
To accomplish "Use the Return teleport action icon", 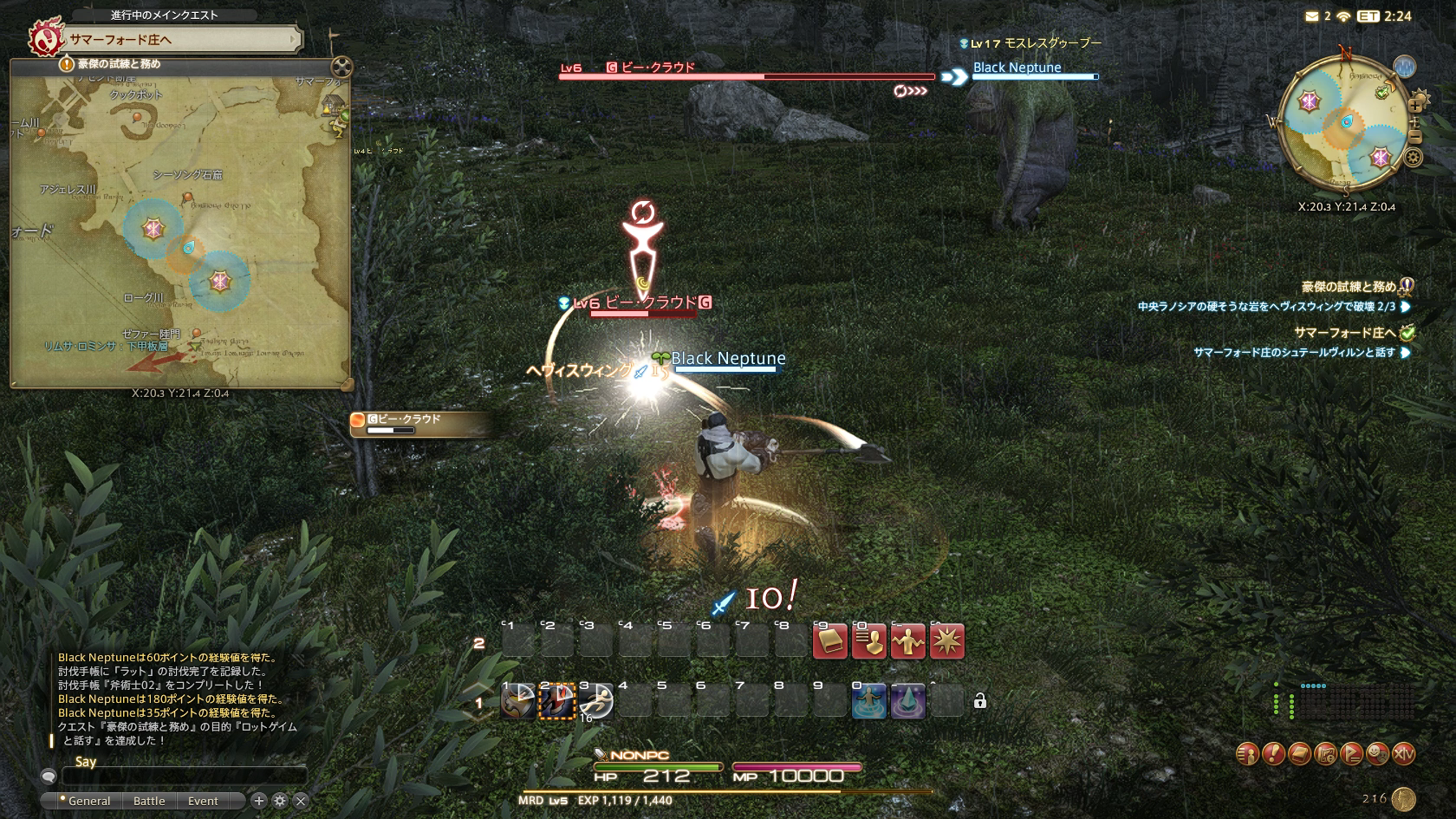I will (869, 702).
